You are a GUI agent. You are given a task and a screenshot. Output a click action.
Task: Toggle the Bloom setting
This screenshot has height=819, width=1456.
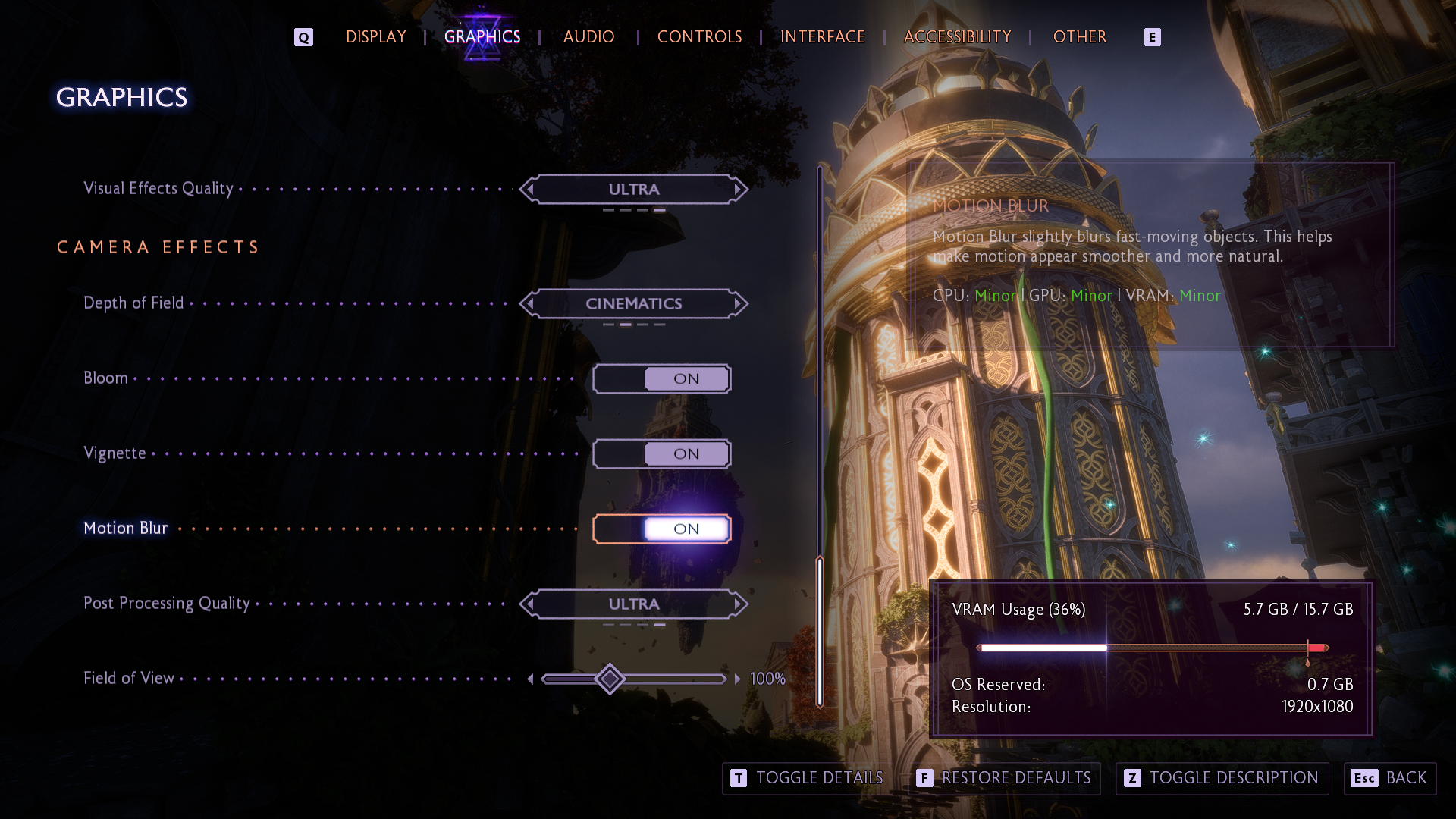(x=661, y=378)
